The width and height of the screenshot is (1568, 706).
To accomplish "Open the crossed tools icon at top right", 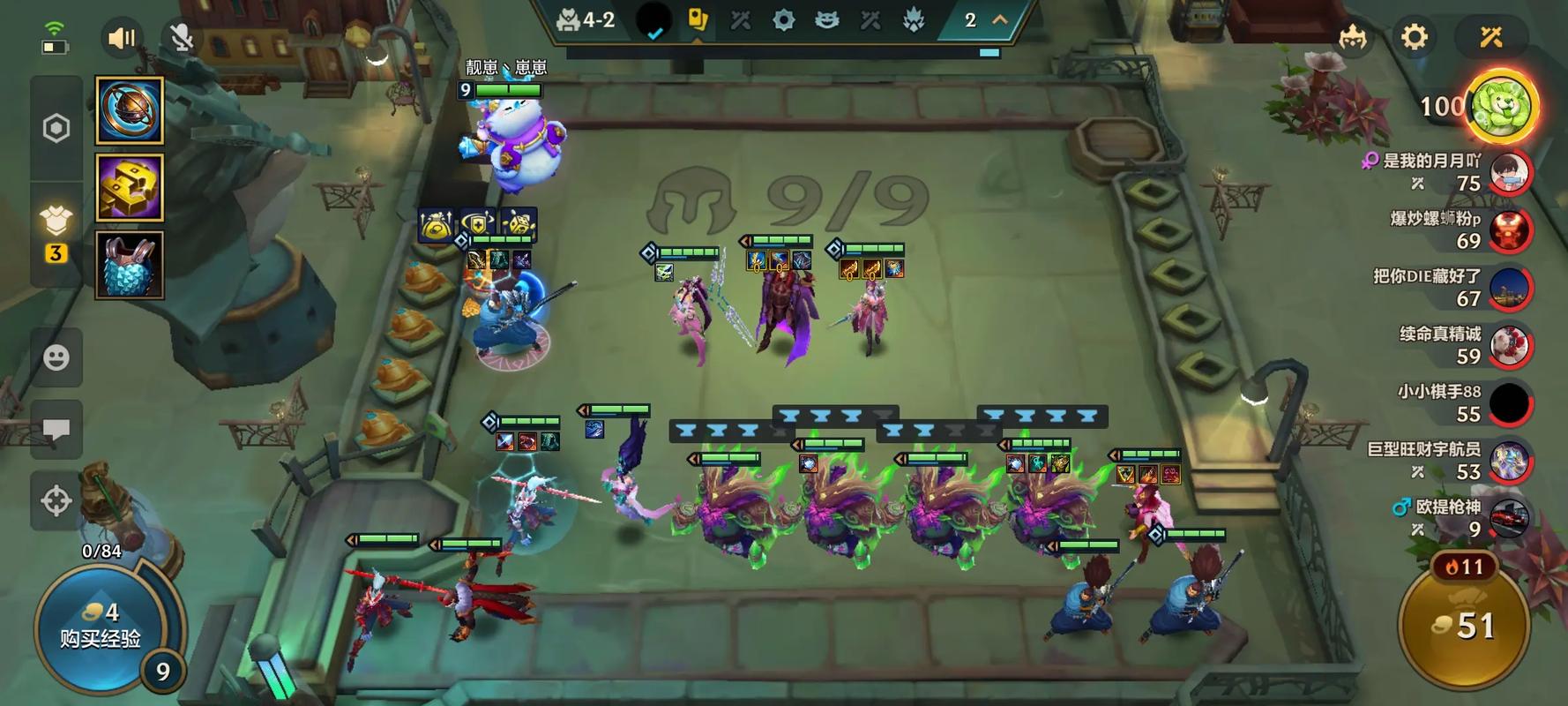I will [x=1491, y=37].
